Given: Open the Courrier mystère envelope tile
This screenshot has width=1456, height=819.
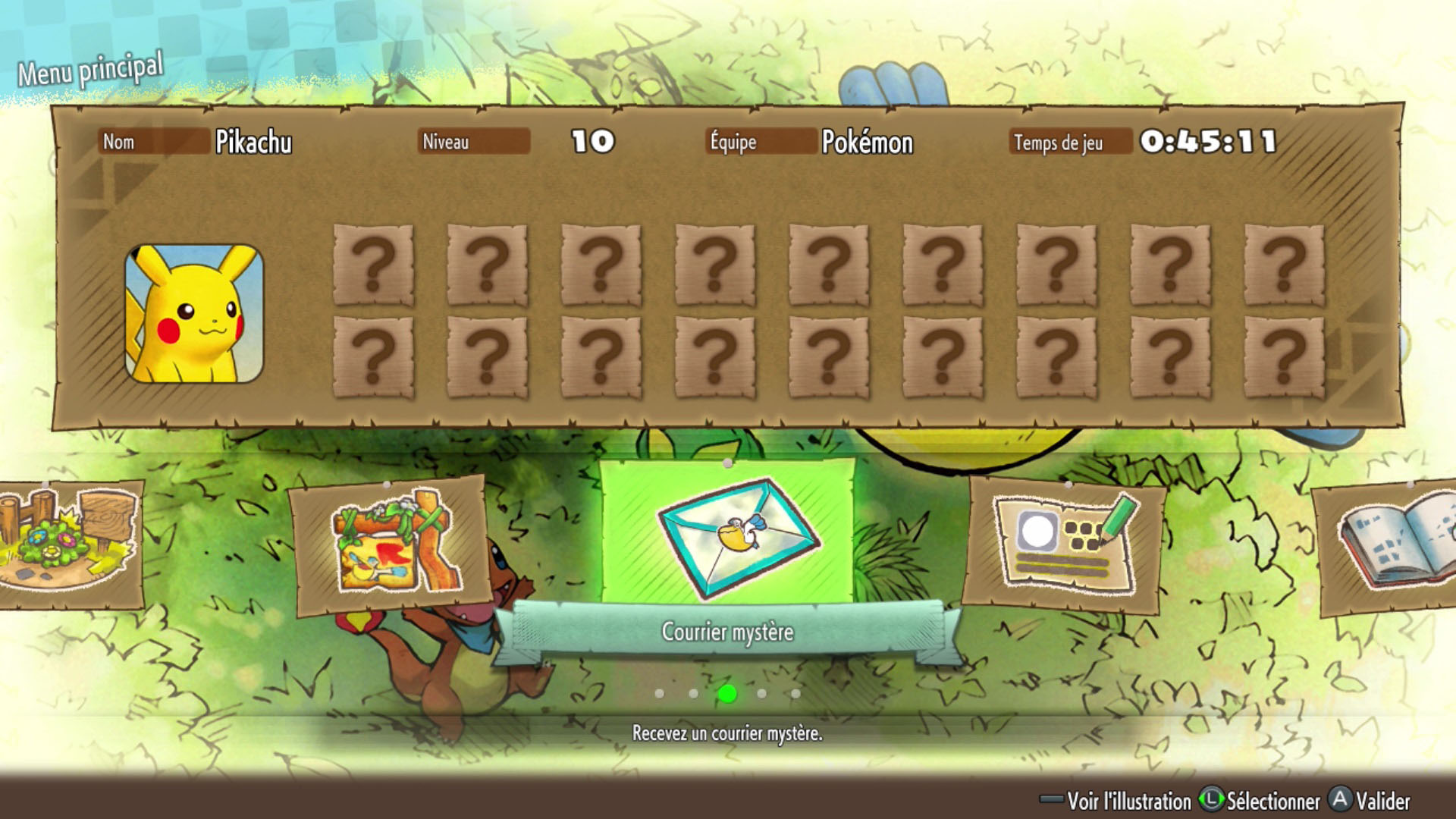Looking at the screenshot, I should point(728,537).
